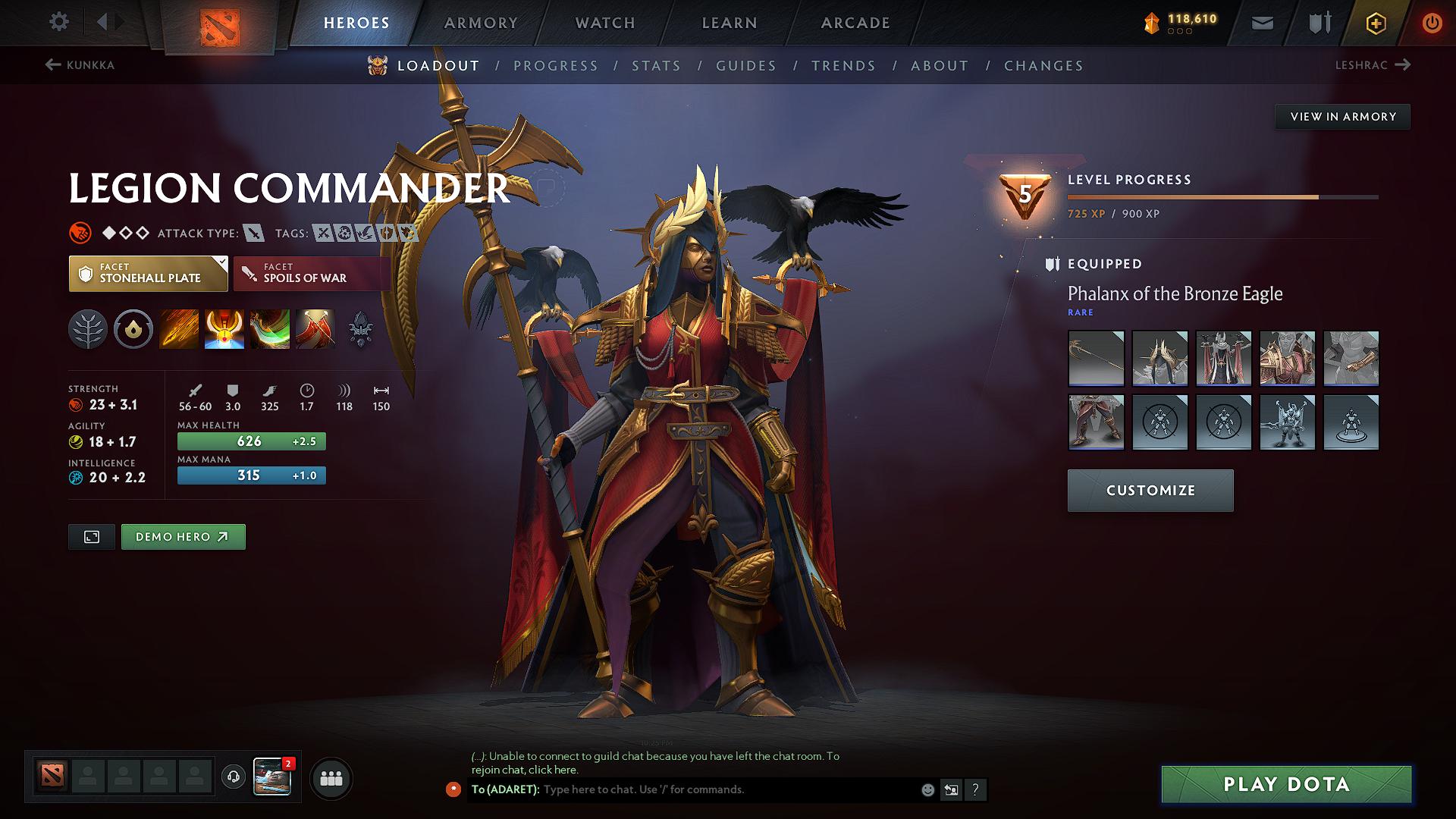Toggle the hero portrait view icon
Screen dimensions: 1456x819
tap(91, 536)
